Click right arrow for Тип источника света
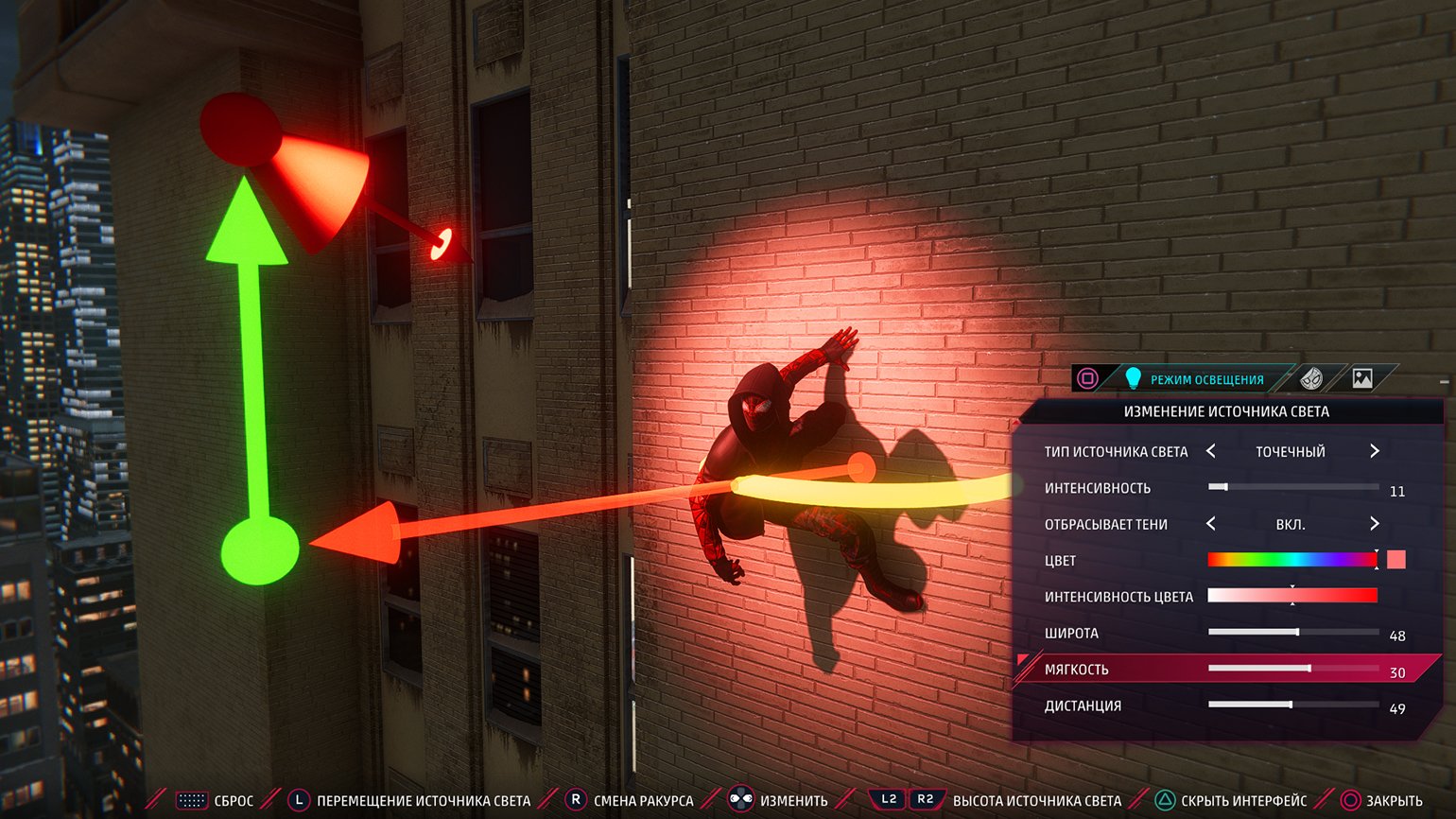1456x819 pixels. (1375, 451)
